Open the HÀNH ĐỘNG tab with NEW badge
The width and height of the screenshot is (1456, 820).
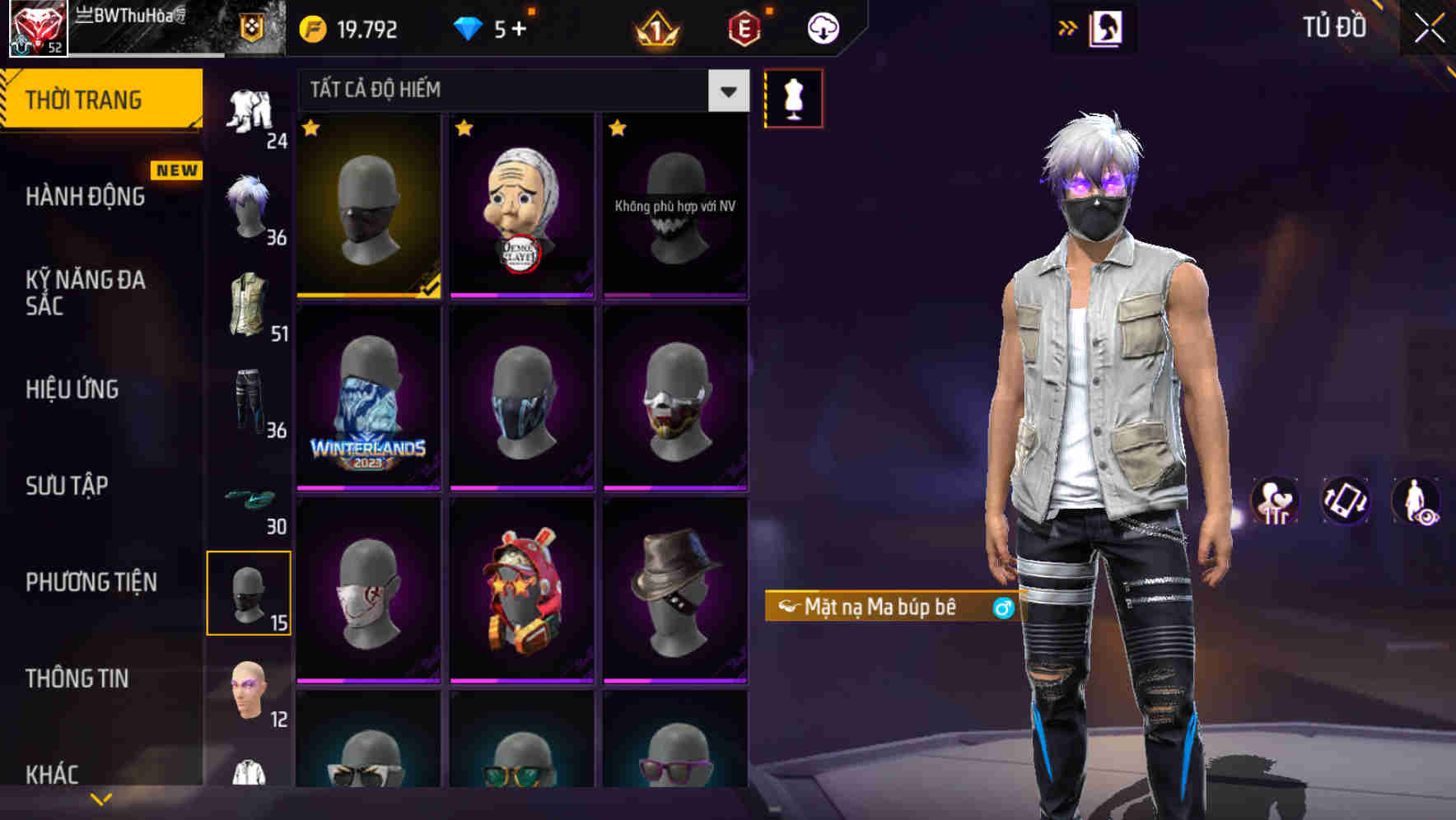pos(85,196)
